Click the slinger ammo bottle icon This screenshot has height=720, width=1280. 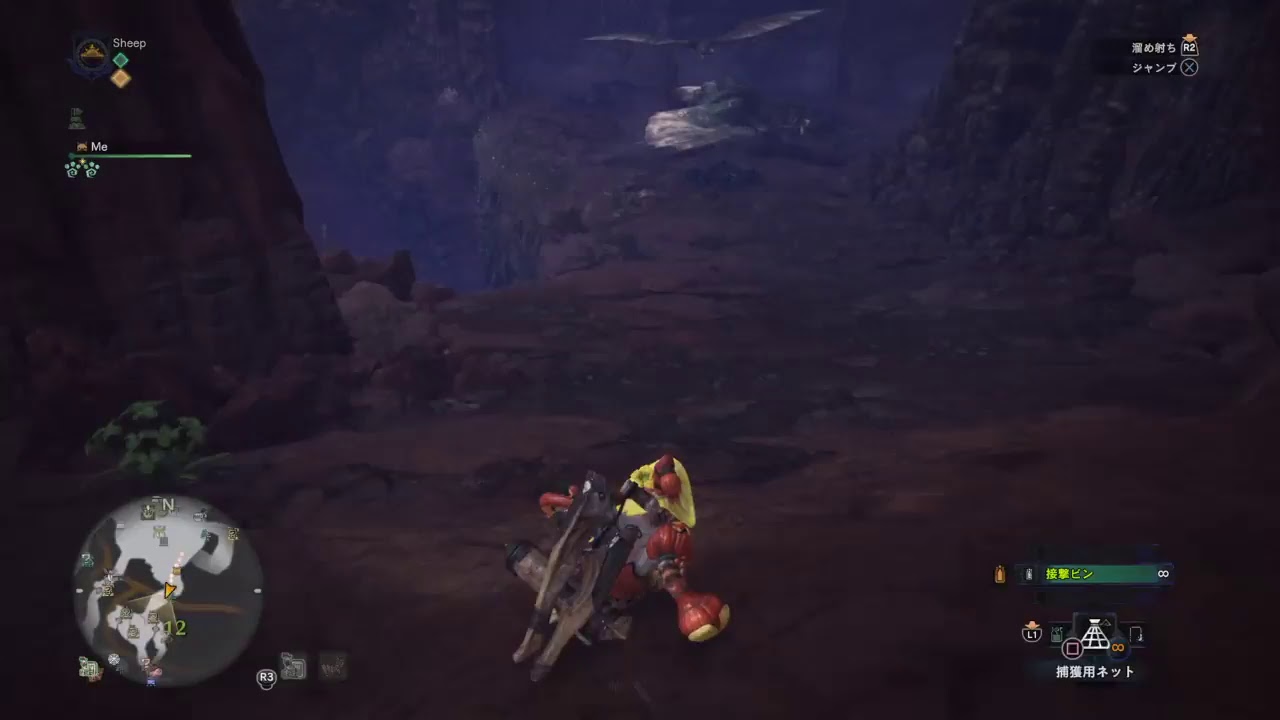point(998,574)
